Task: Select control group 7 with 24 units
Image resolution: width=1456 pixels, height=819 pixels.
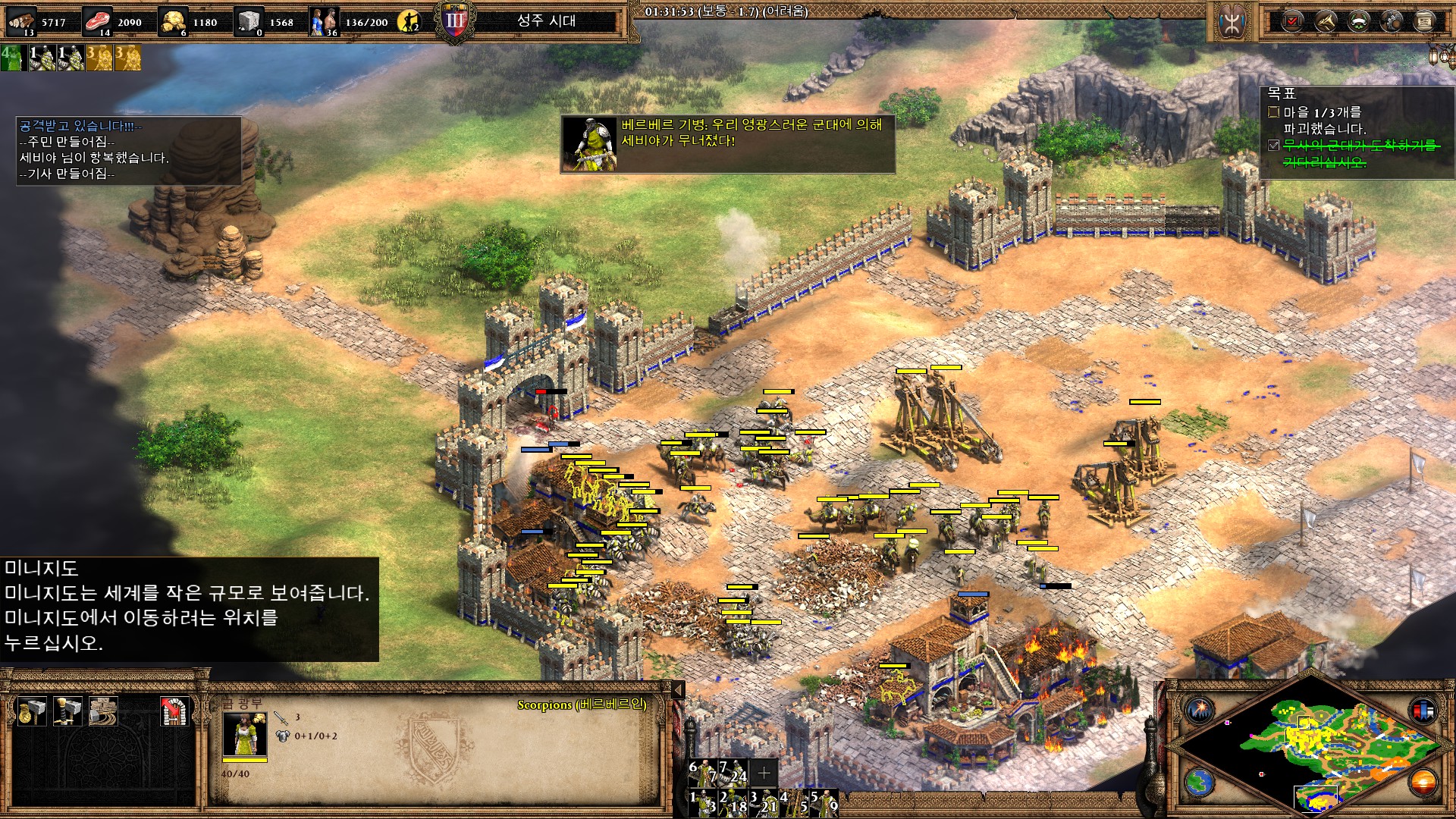Action: click(x=733, y=772)
